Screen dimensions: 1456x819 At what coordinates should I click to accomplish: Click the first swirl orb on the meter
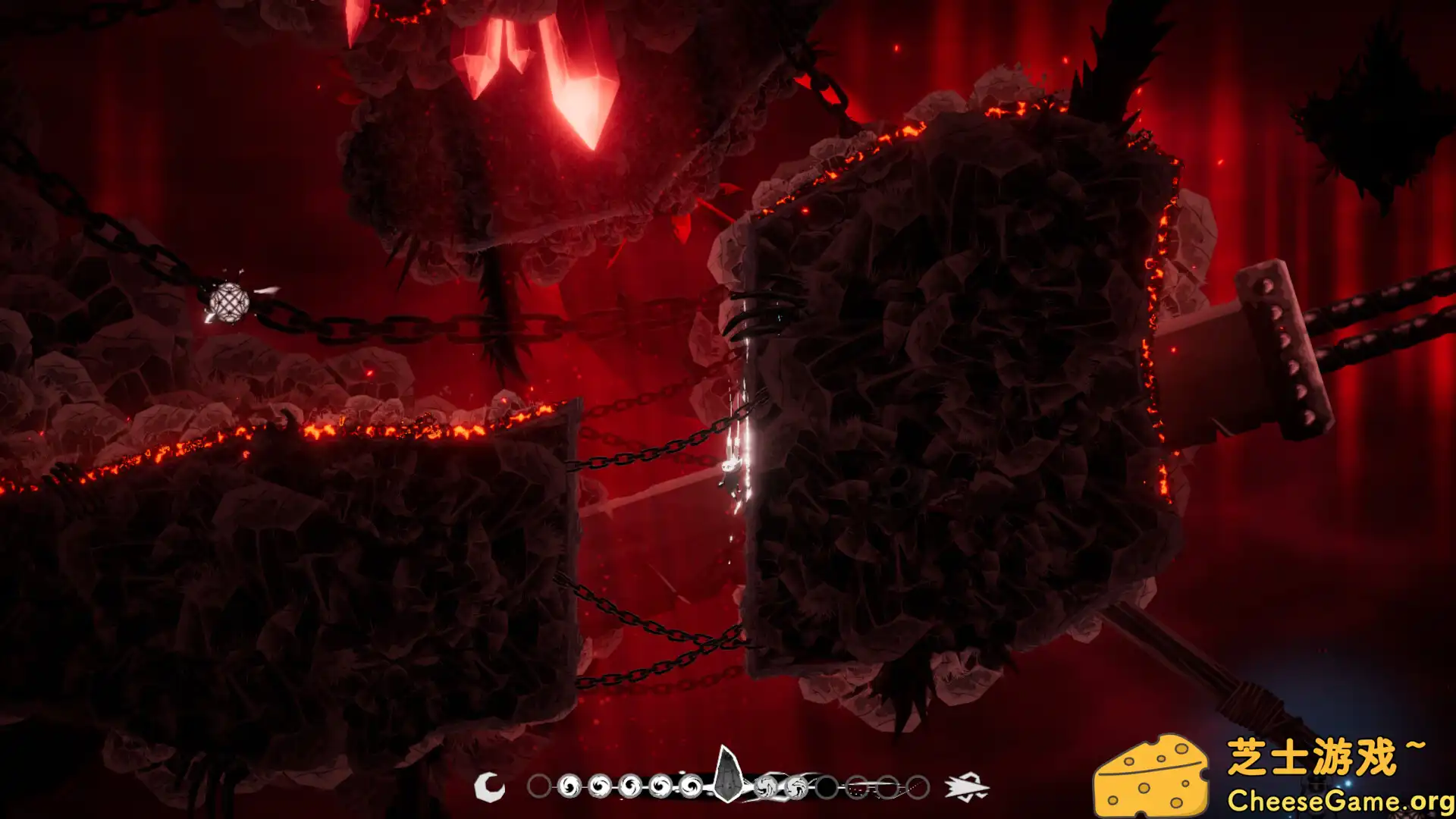[569, 786]
